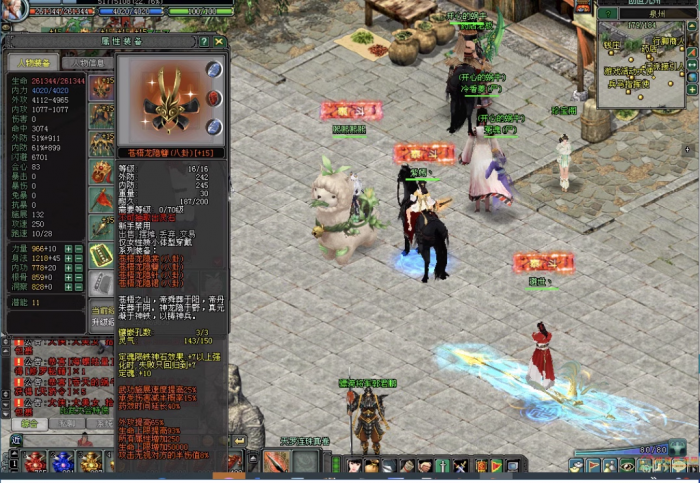The image size is (700, 483).
Task: Switch to the 人物信息 tab
Action: coord(86,63)
